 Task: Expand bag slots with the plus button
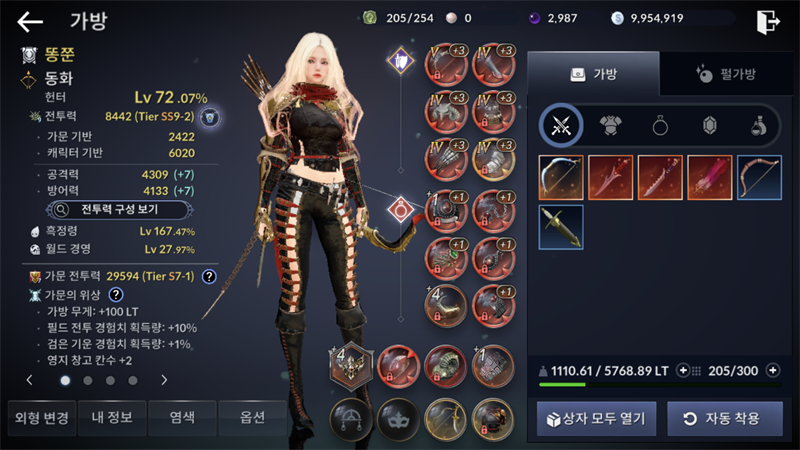[772, 370]
